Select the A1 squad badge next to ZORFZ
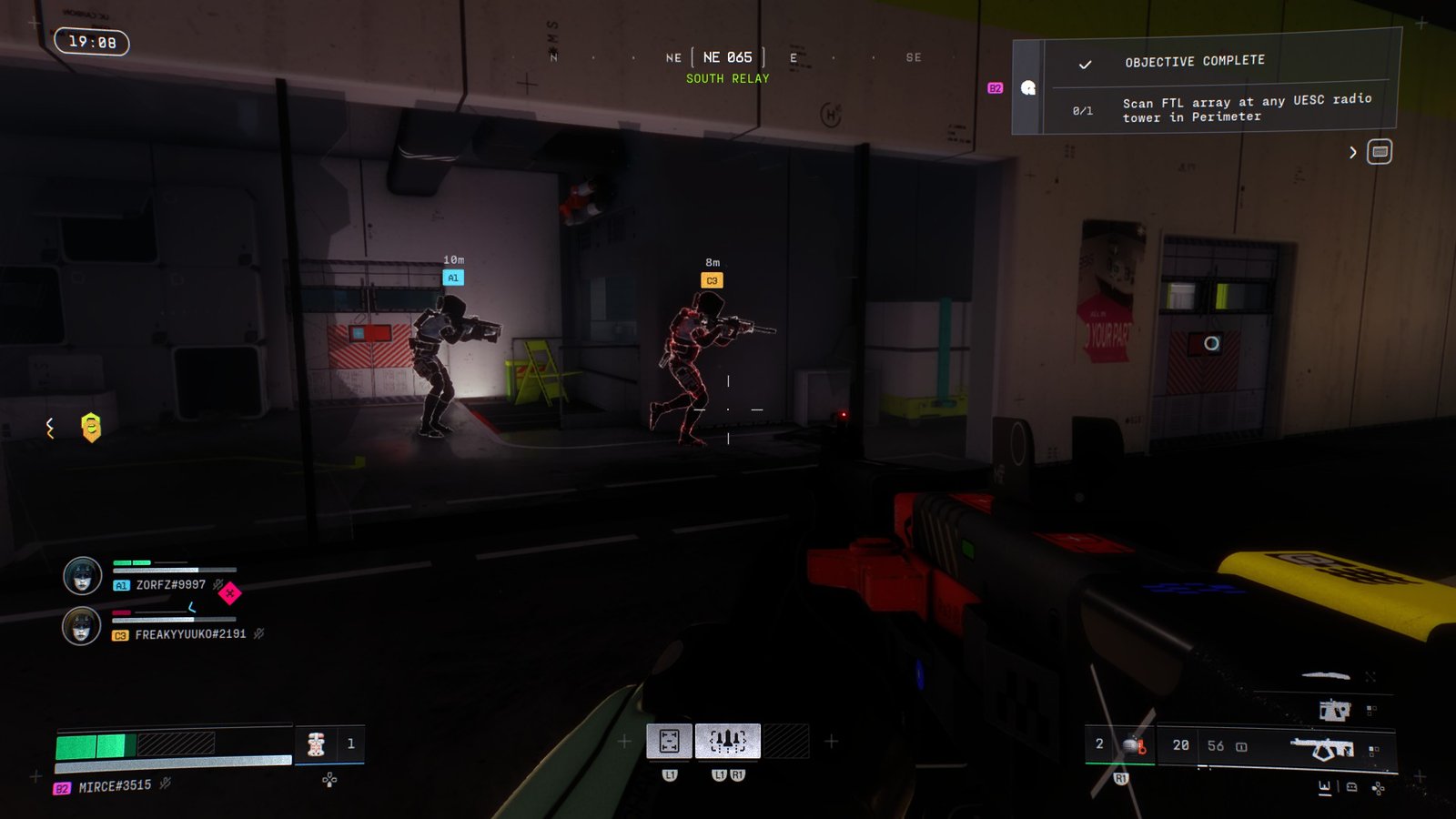This screenshot has width=1456, height=819. 120,585
